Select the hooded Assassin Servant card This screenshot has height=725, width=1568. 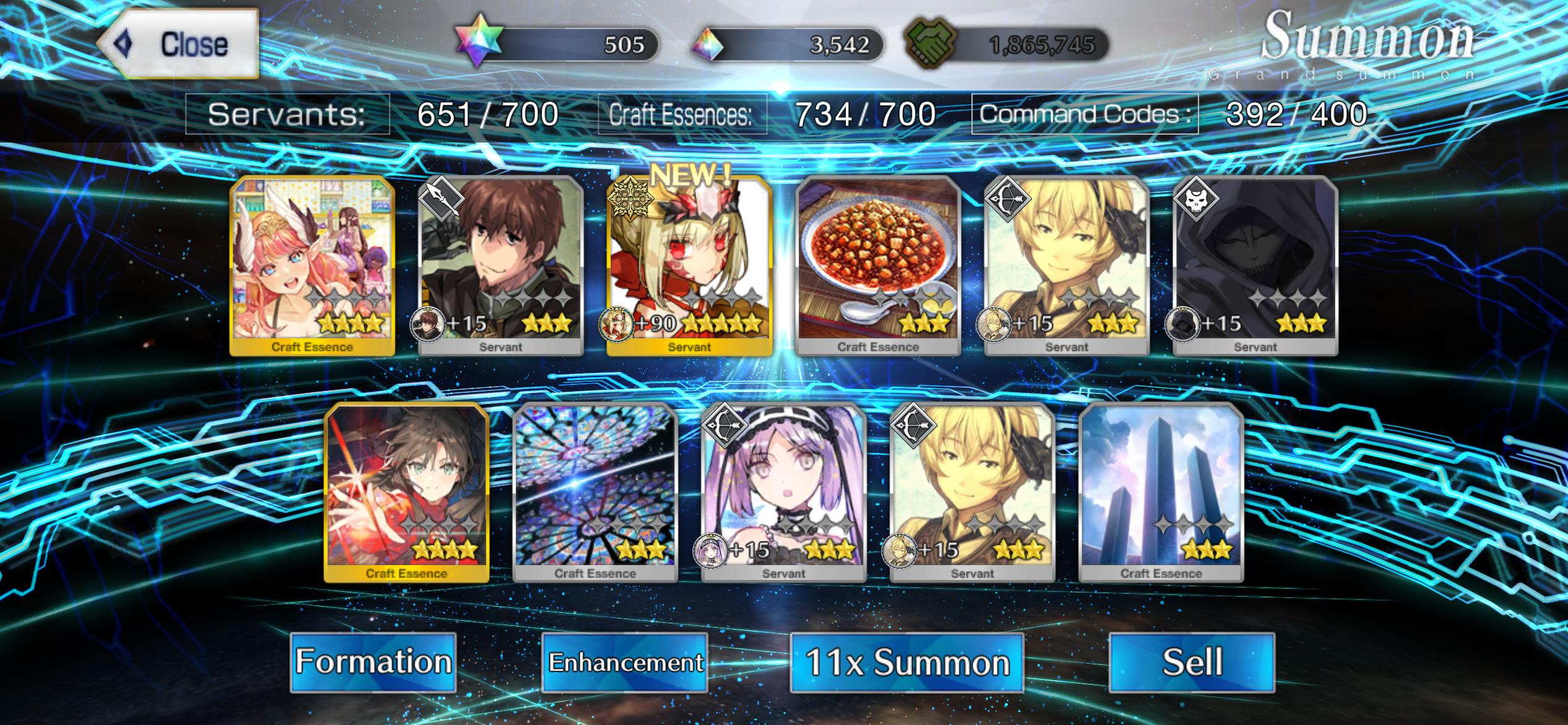1255,266
